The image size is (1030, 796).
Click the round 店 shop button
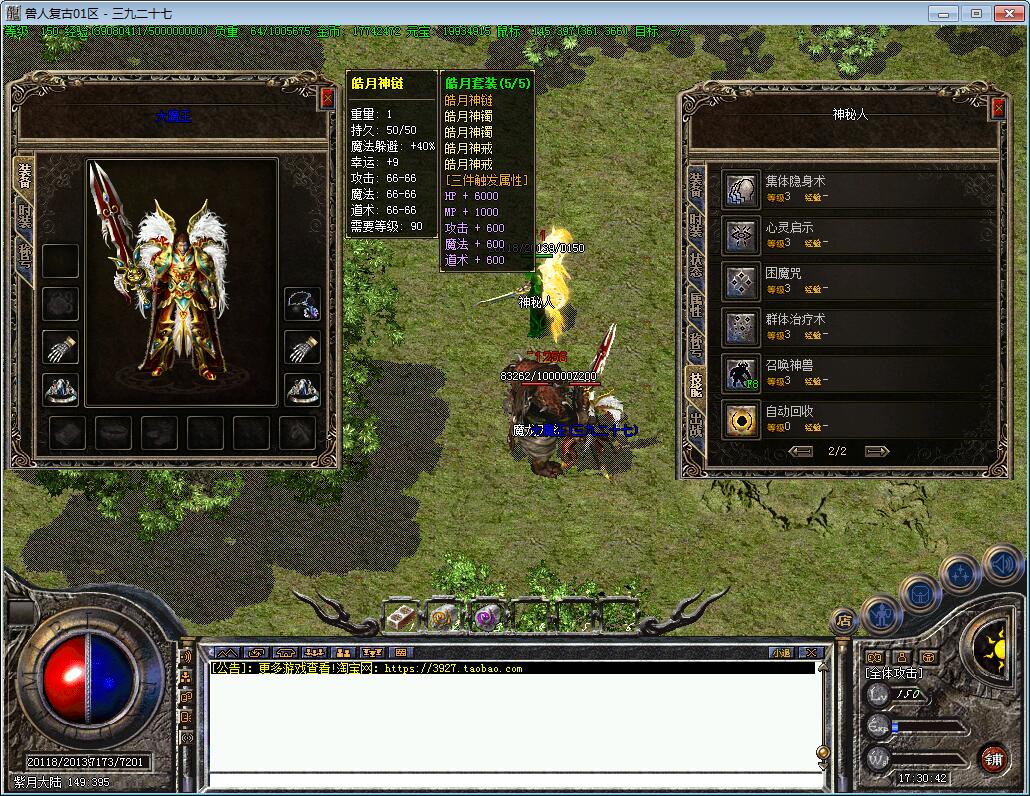tap(843, 620)
